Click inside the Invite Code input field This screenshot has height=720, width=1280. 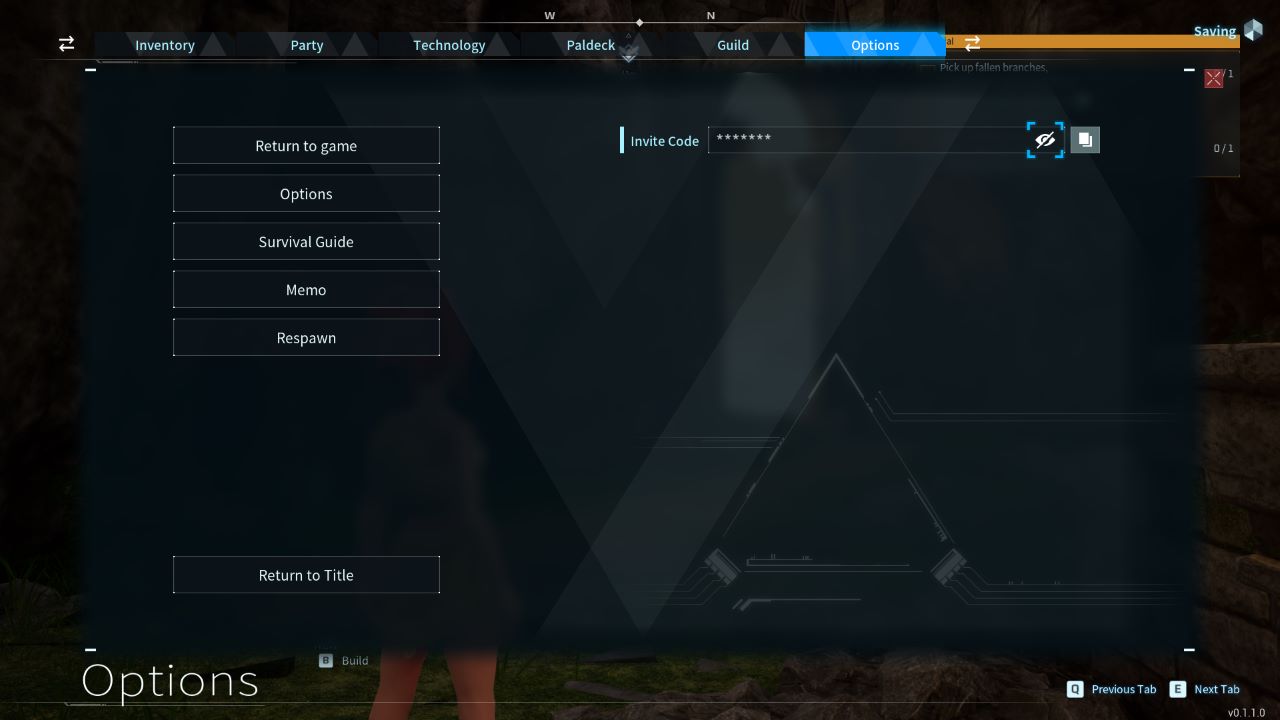click(x=860, y=140)
